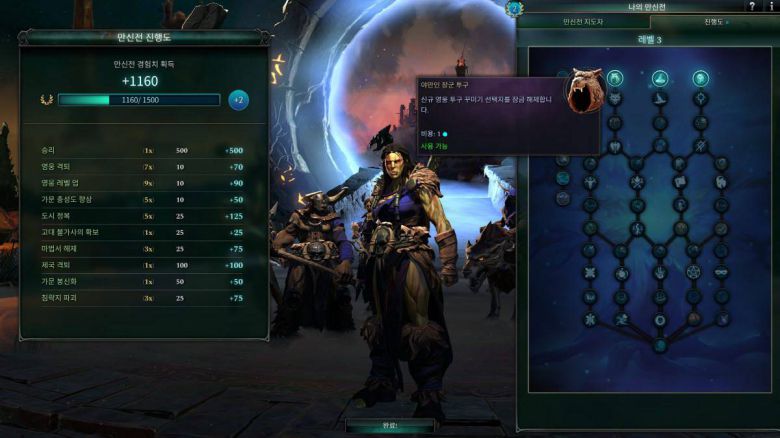Click the 완료! button to finish
The width and height of the screenshot is (780, 438).
click(x=389, y=425)
